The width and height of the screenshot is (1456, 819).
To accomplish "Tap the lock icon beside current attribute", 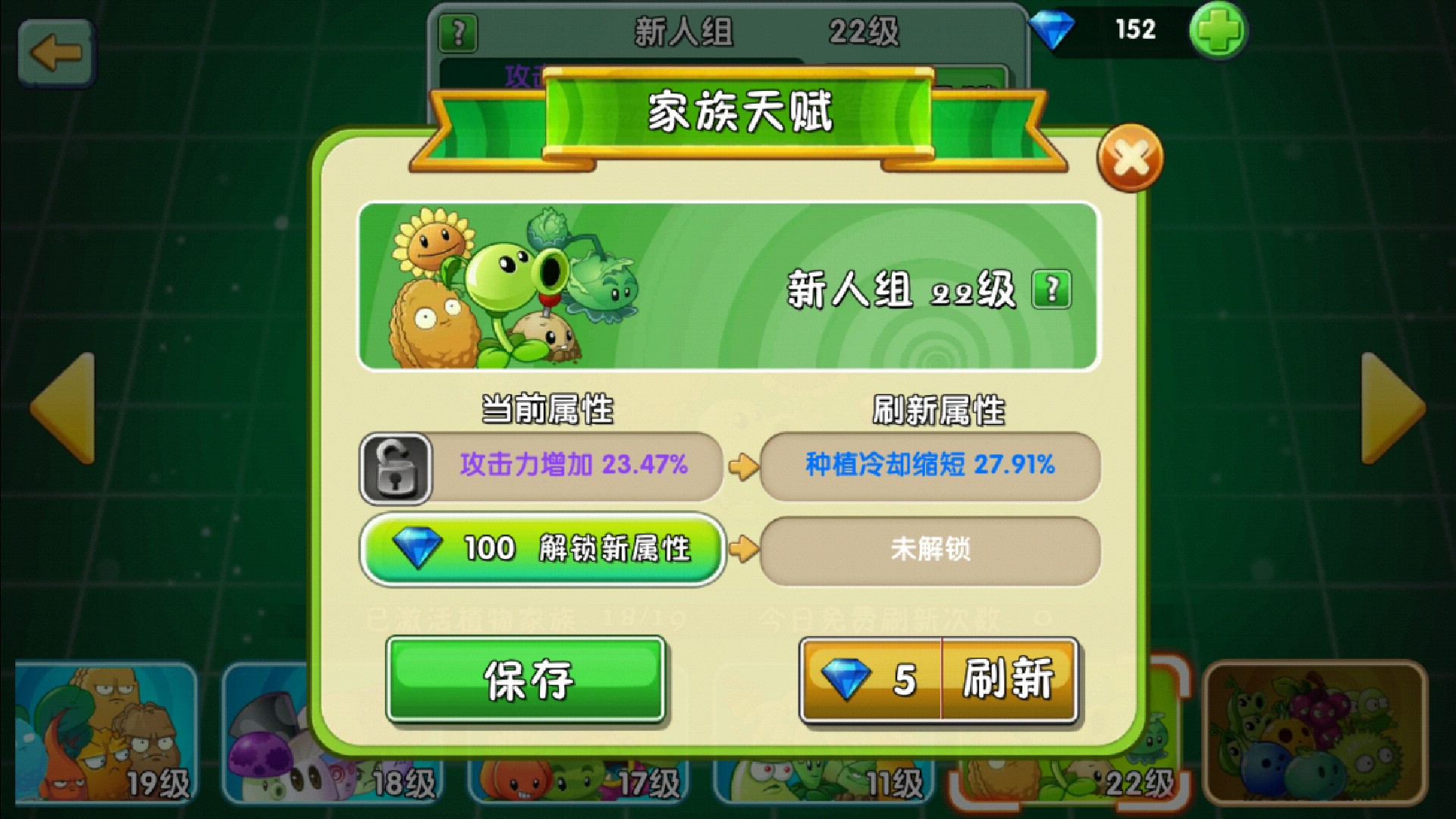I will [395, 469].
